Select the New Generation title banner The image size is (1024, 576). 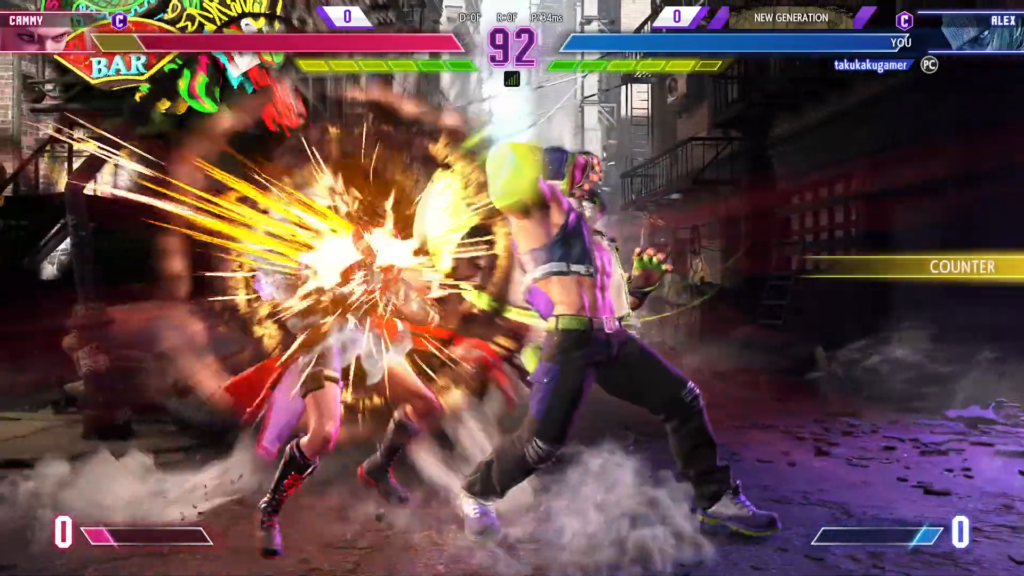790,18
